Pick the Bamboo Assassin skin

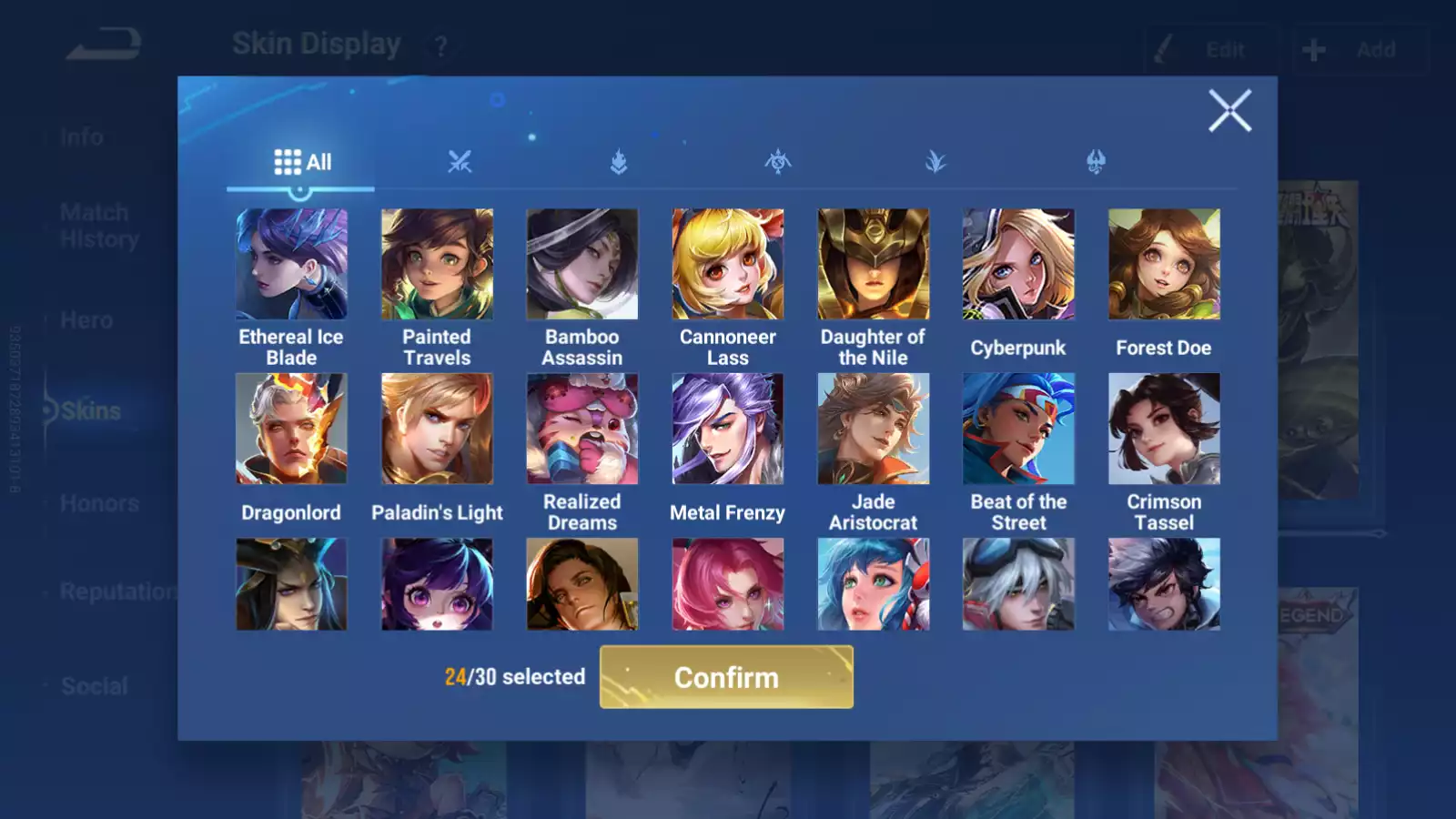(x=582, y=264)
